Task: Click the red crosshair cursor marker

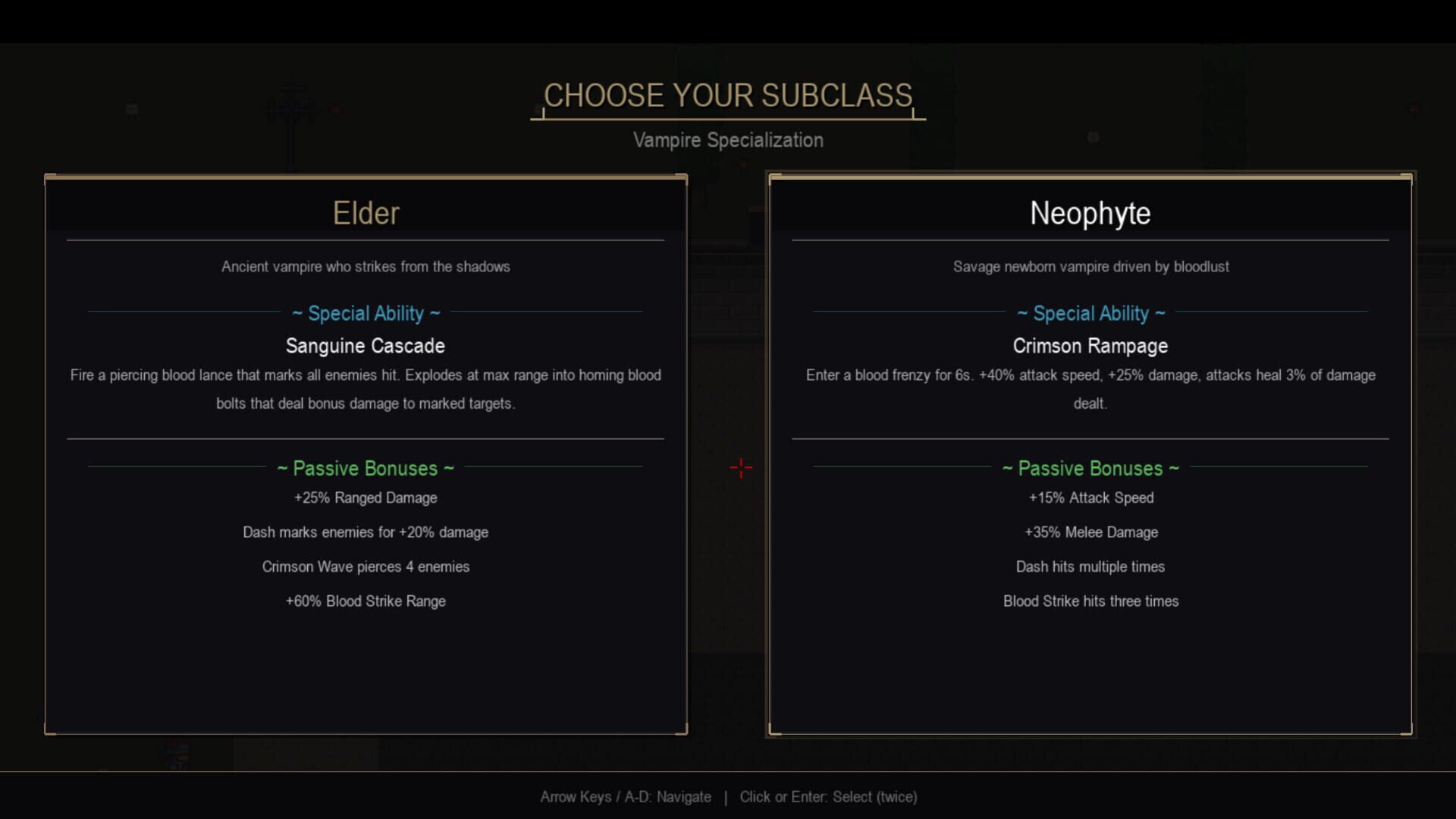Action: pos(741,468)
